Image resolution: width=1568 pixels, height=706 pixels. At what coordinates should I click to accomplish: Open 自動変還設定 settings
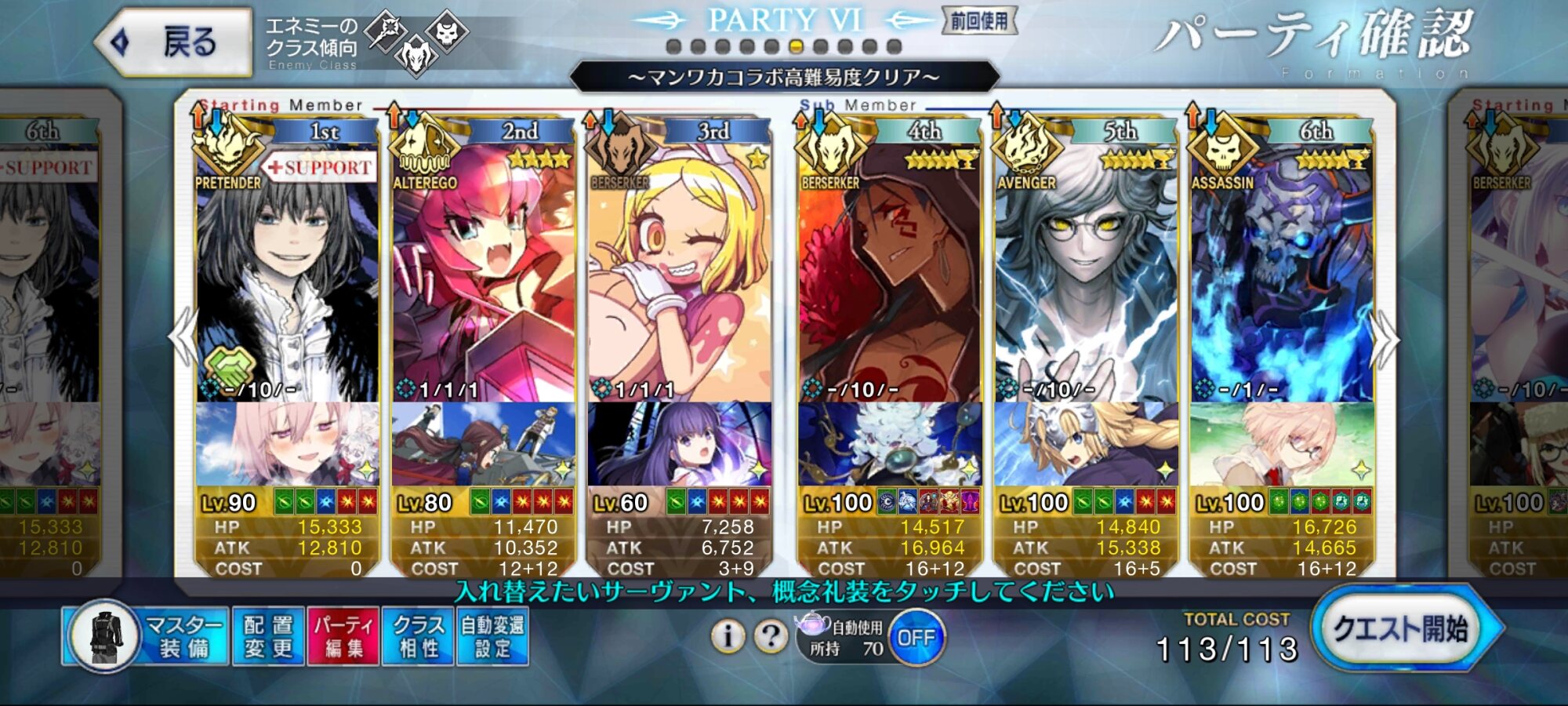[492, 636]
